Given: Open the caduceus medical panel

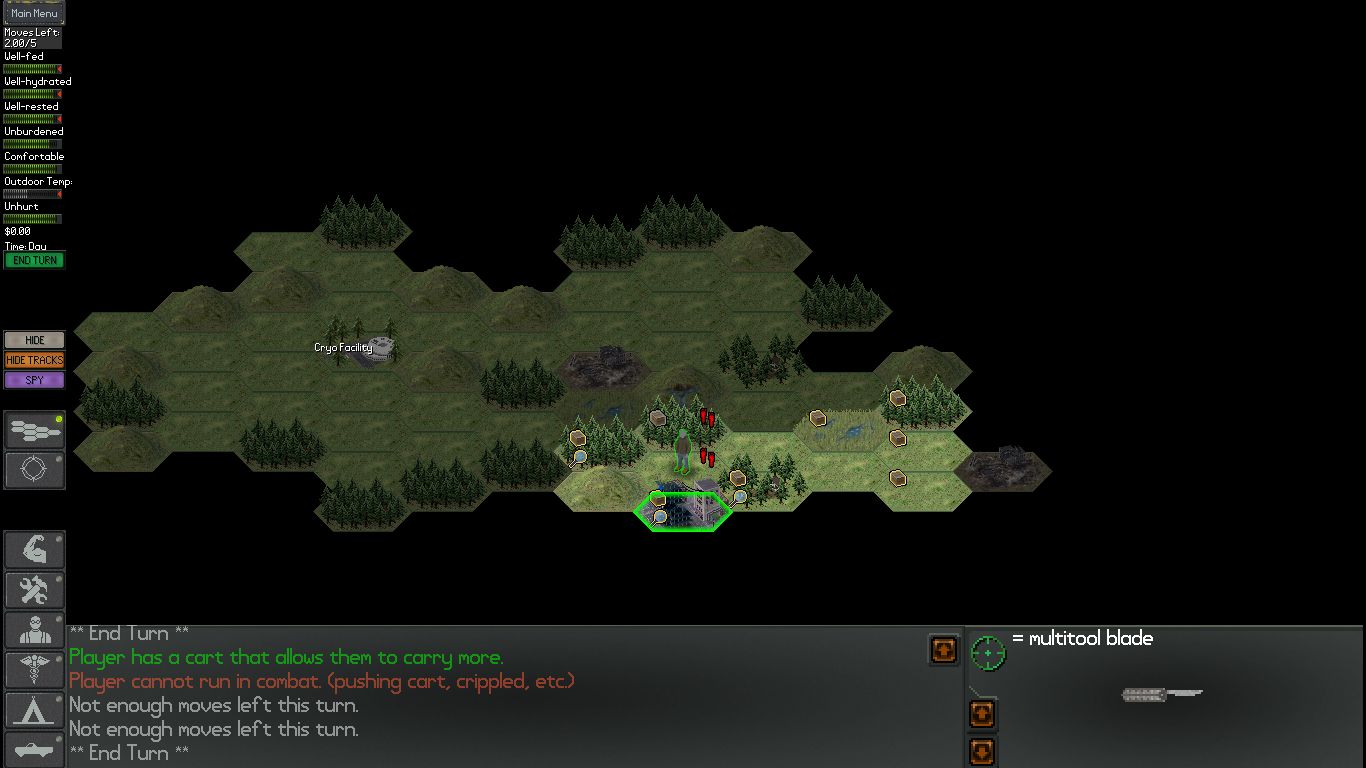Looking at the screenshot, I should tap(34, 670).
